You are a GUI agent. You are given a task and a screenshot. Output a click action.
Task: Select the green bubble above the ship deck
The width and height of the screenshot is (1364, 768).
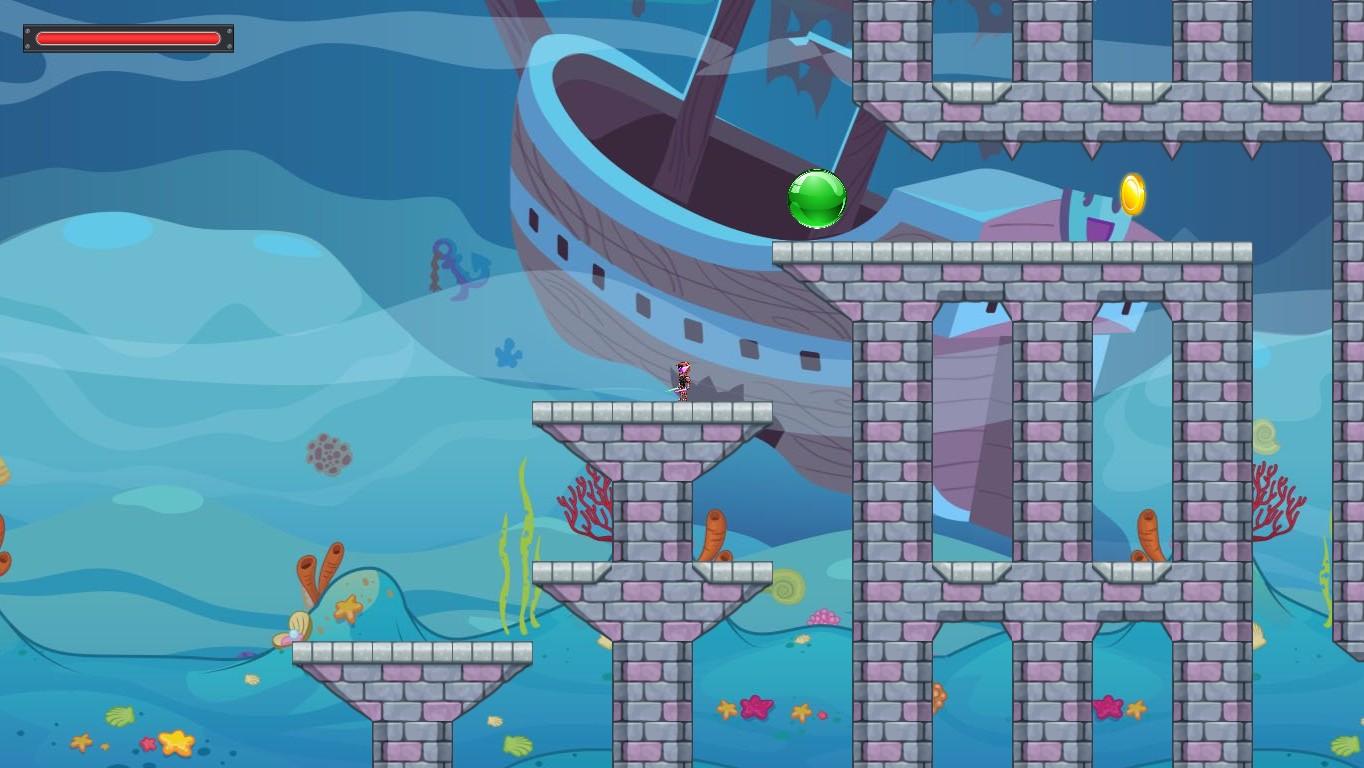(817, 200)
